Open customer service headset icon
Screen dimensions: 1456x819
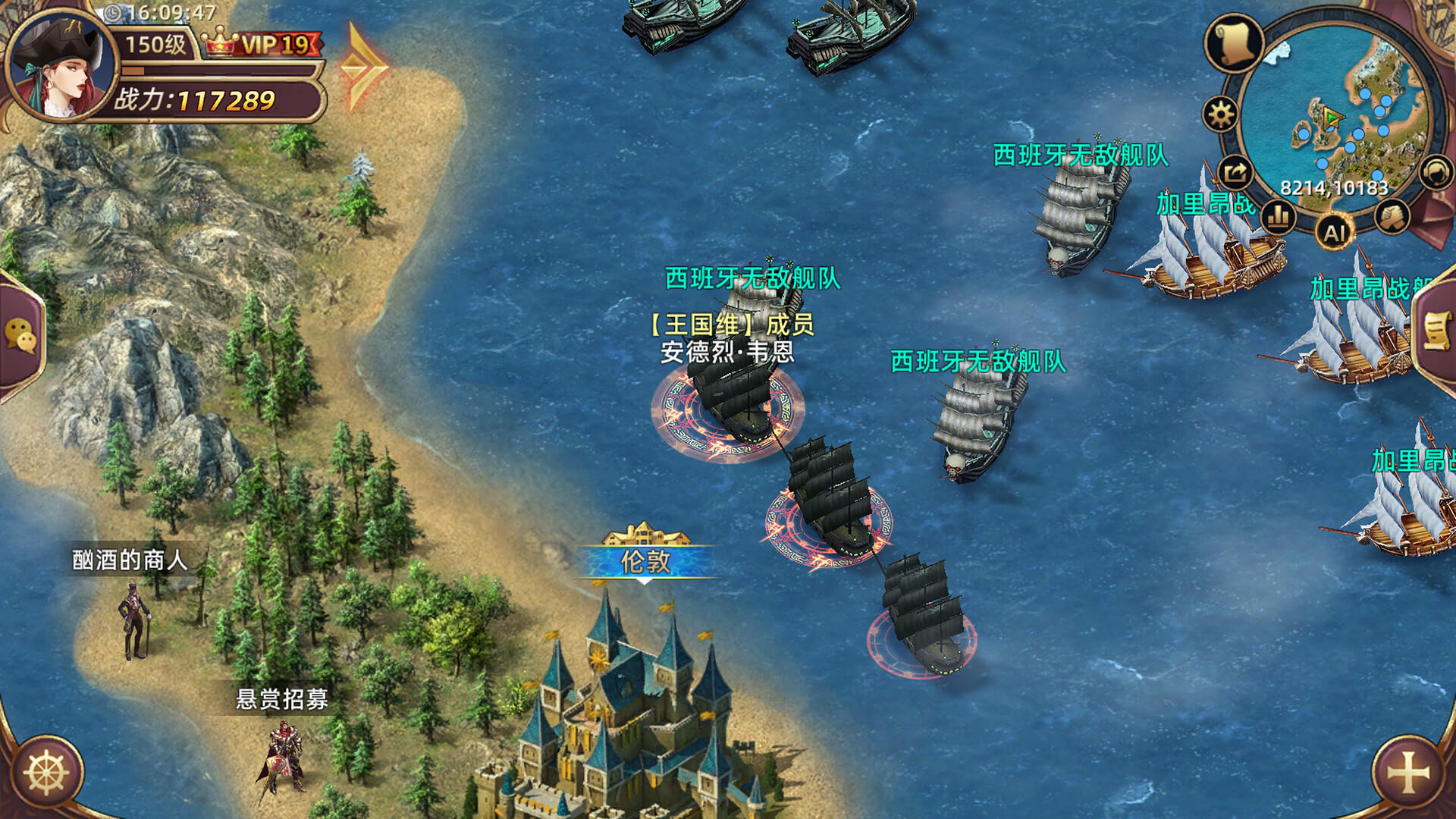coord(1433,172)
